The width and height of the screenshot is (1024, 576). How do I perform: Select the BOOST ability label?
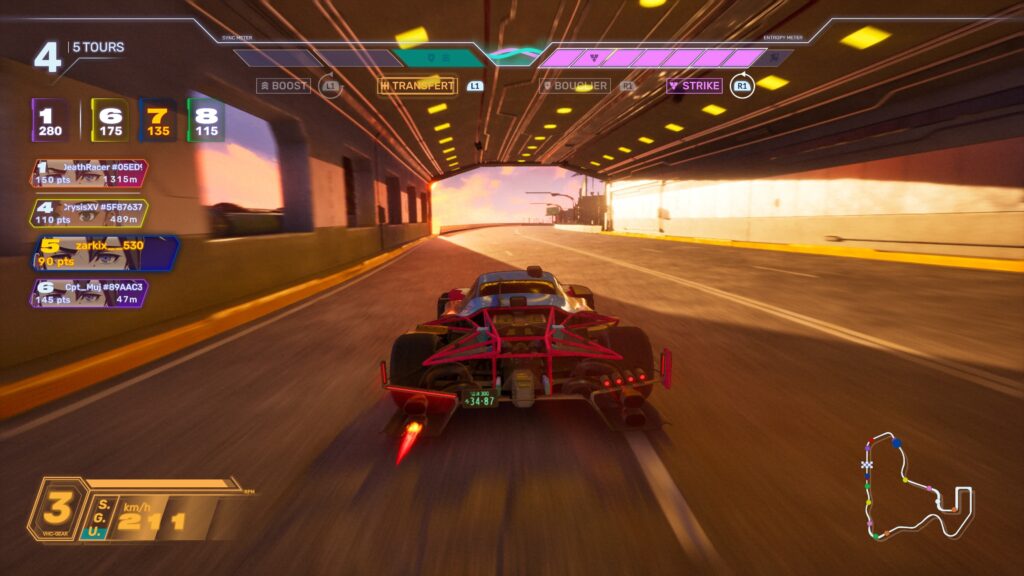click(283, 86)
